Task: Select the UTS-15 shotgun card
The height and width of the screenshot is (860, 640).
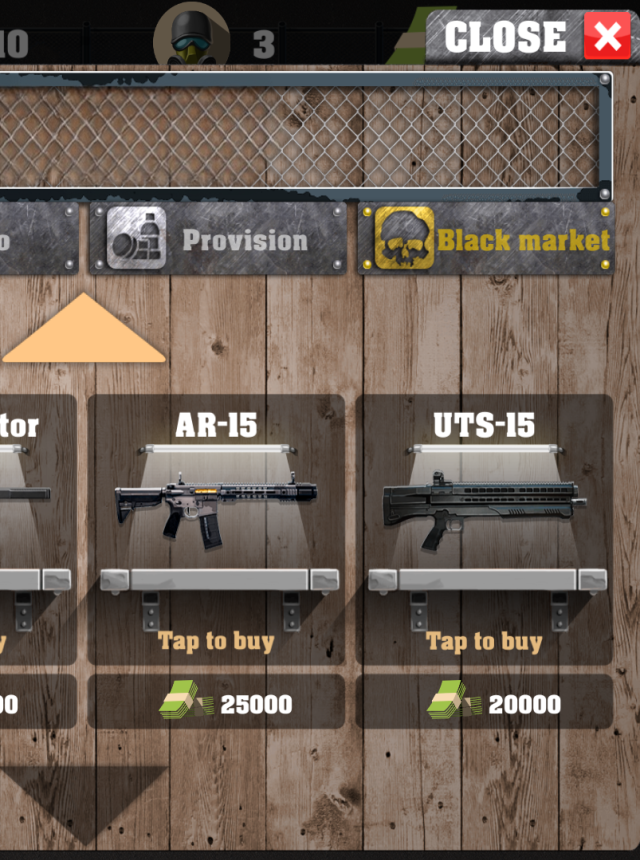Action: [484, 510]
